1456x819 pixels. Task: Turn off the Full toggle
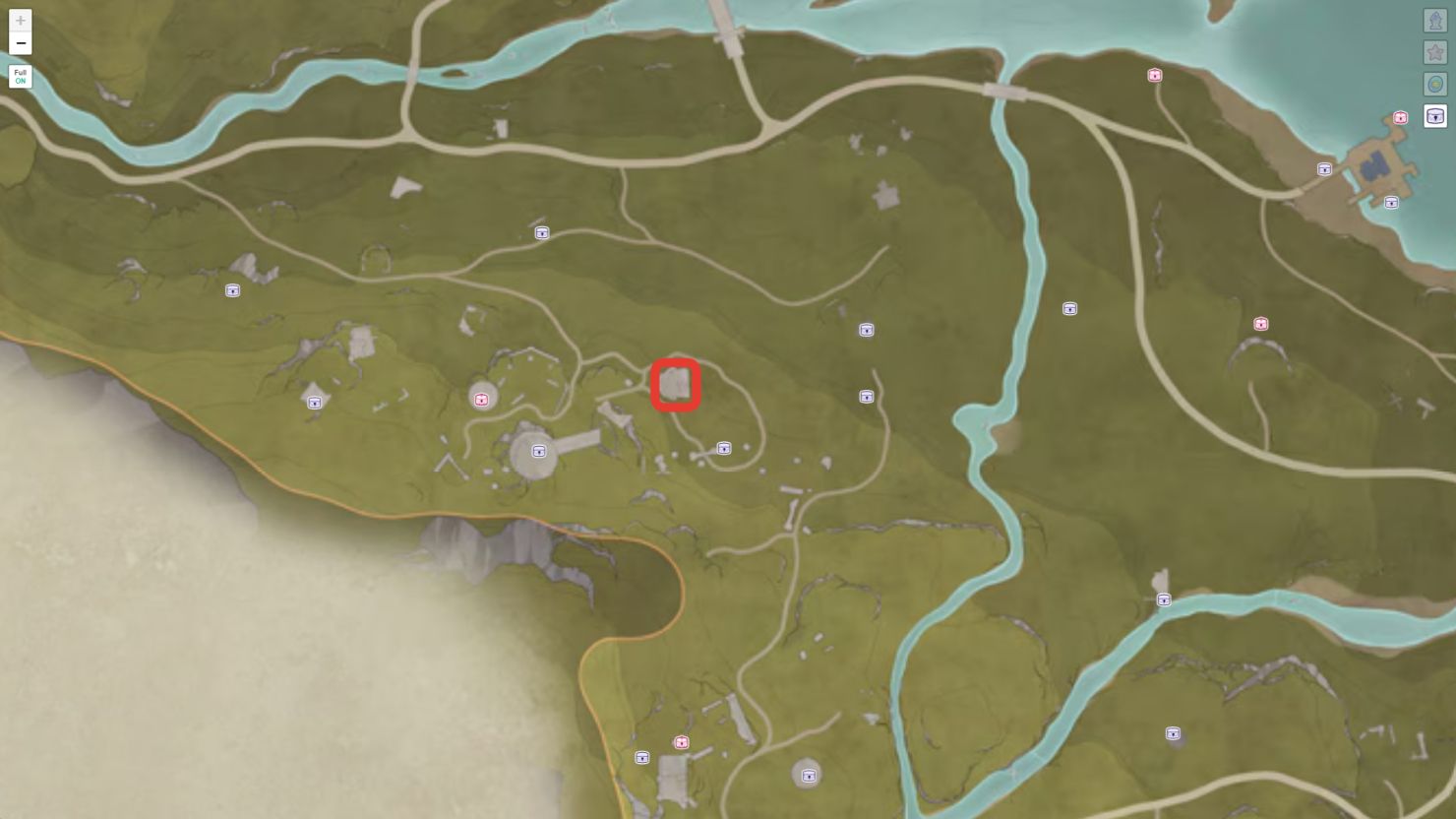tap(20, 77)
